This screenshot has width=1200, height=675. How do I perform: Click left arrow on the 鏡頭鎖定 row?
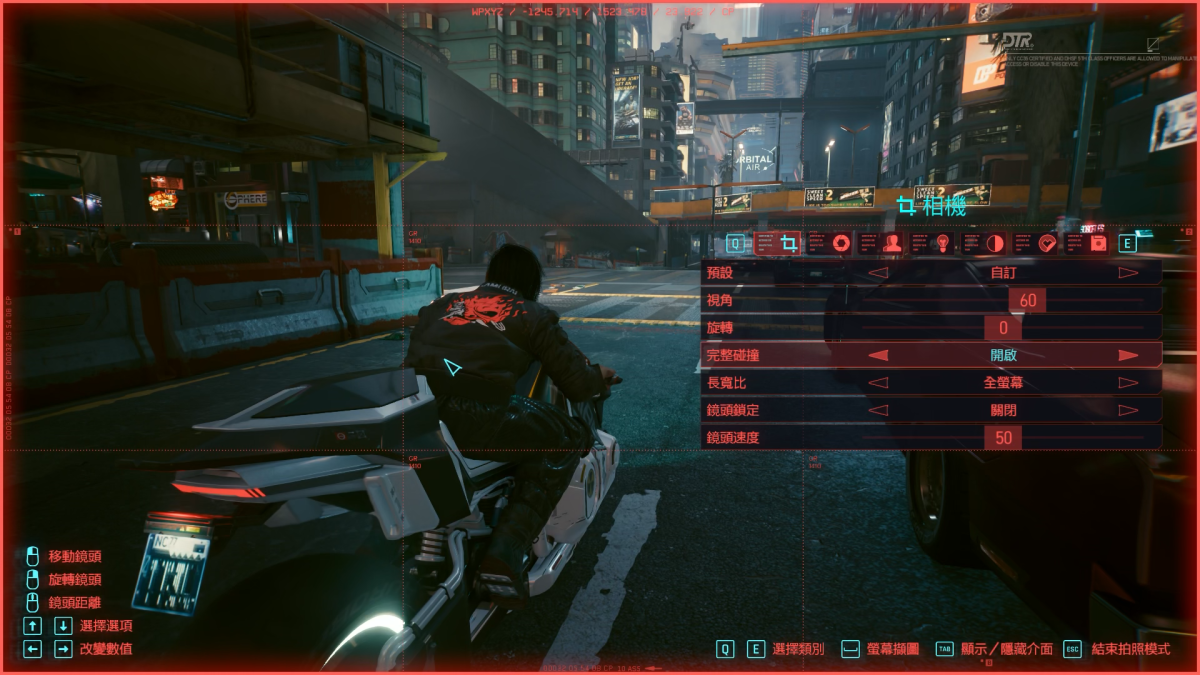(877, 409)
